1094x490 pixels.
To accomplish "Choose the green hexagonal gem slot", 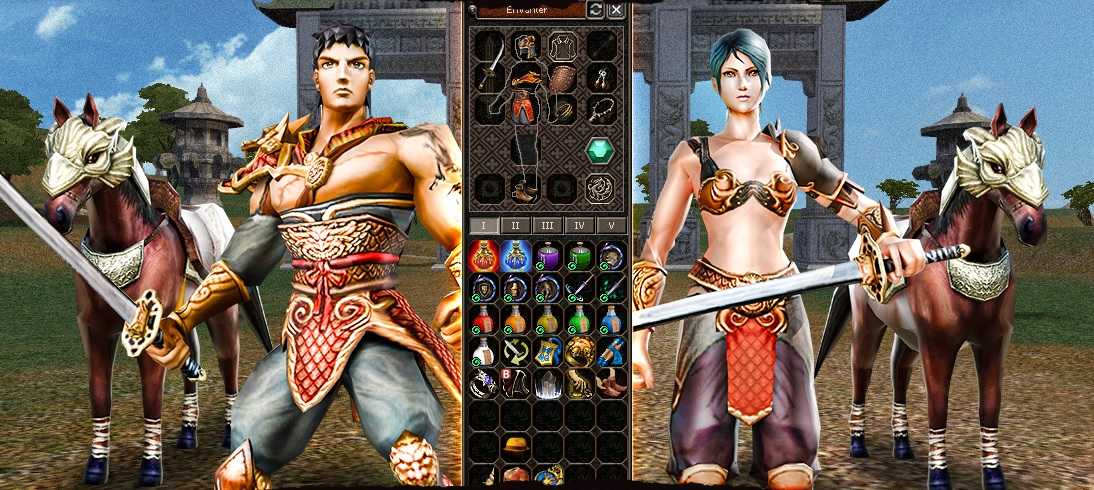I will pyautogui.click(x=600, y=150).
